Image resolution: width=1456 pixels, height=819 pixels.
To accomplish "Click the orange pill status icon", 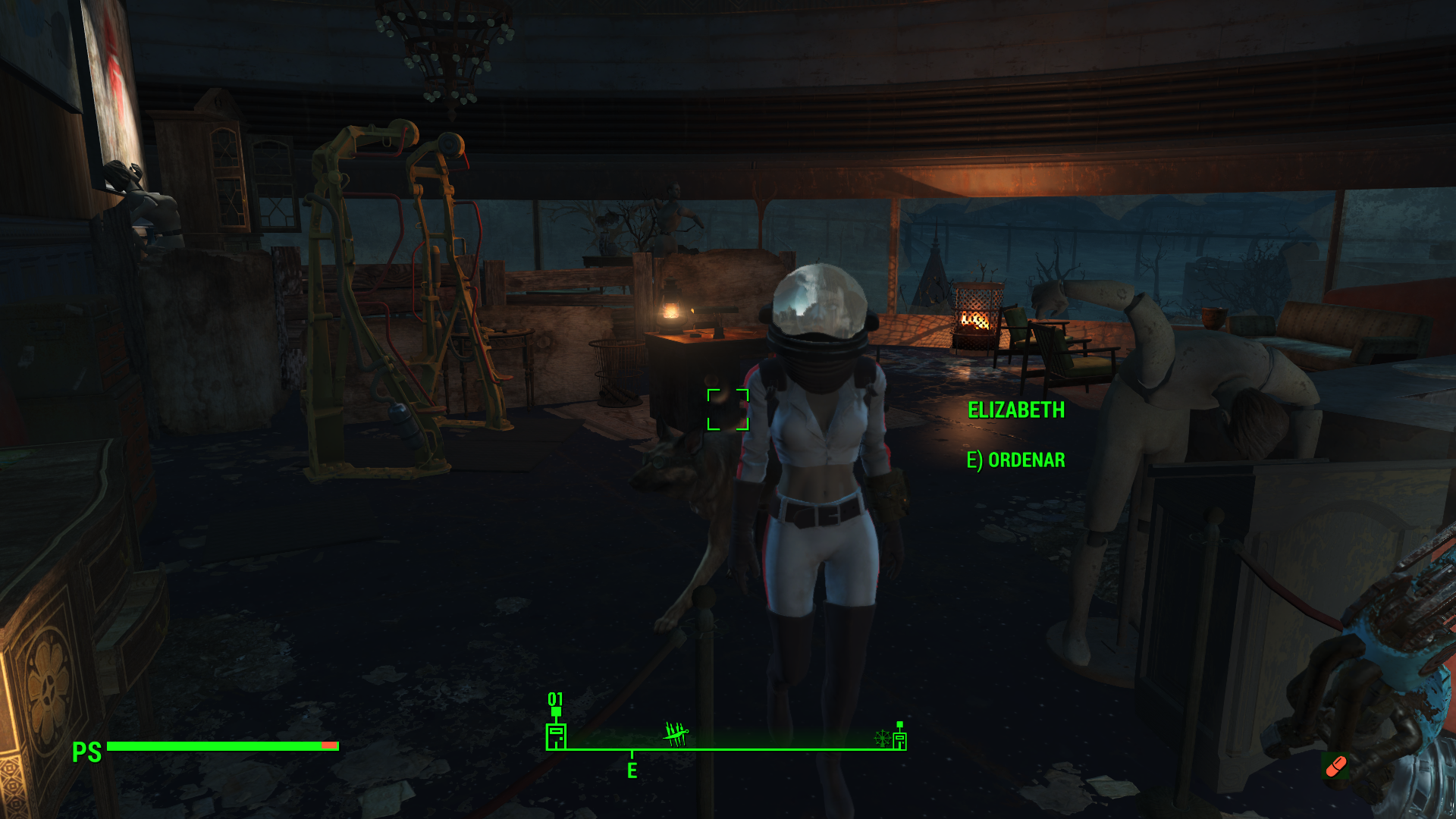I will pos(1335,767).
